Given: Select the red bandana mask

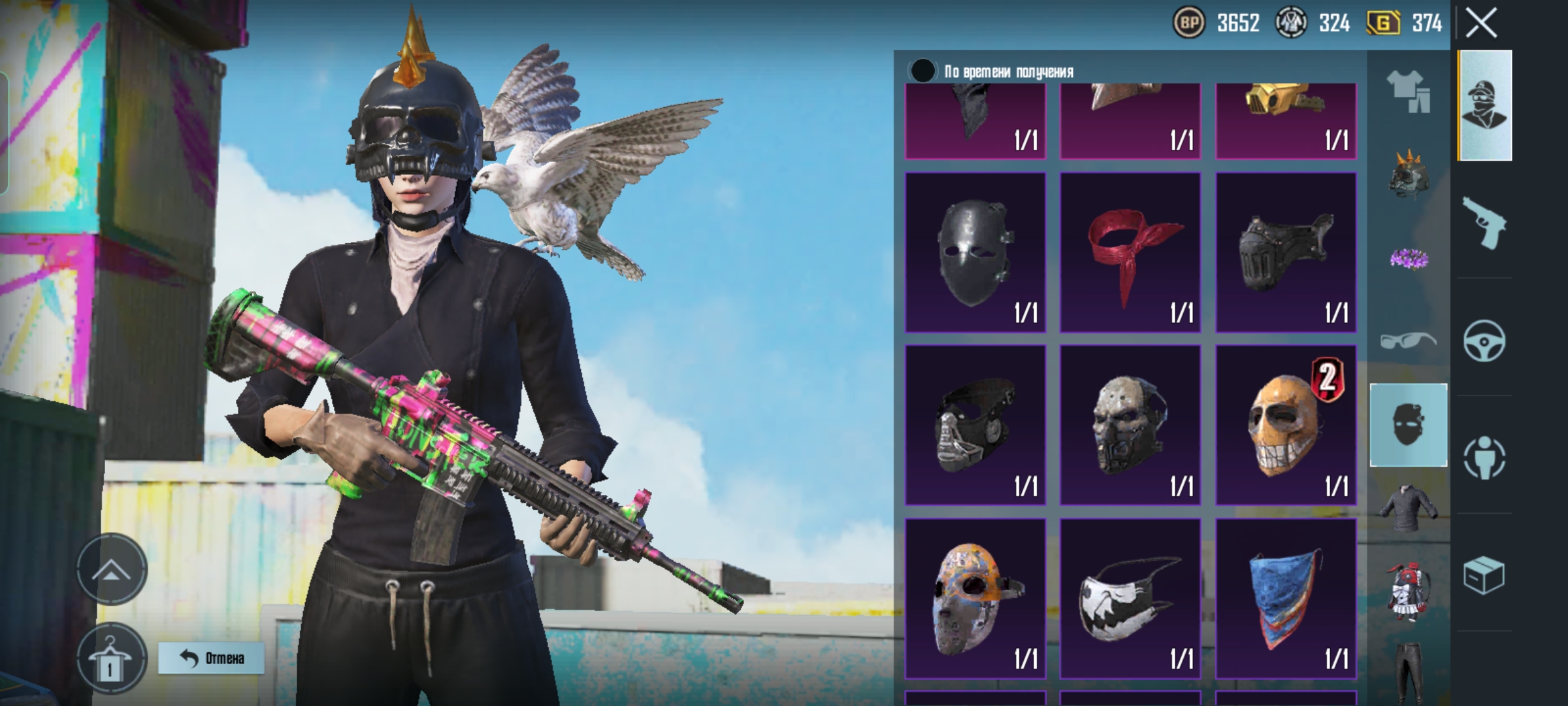Looking at the screenshot, I should coord(1130,252).
